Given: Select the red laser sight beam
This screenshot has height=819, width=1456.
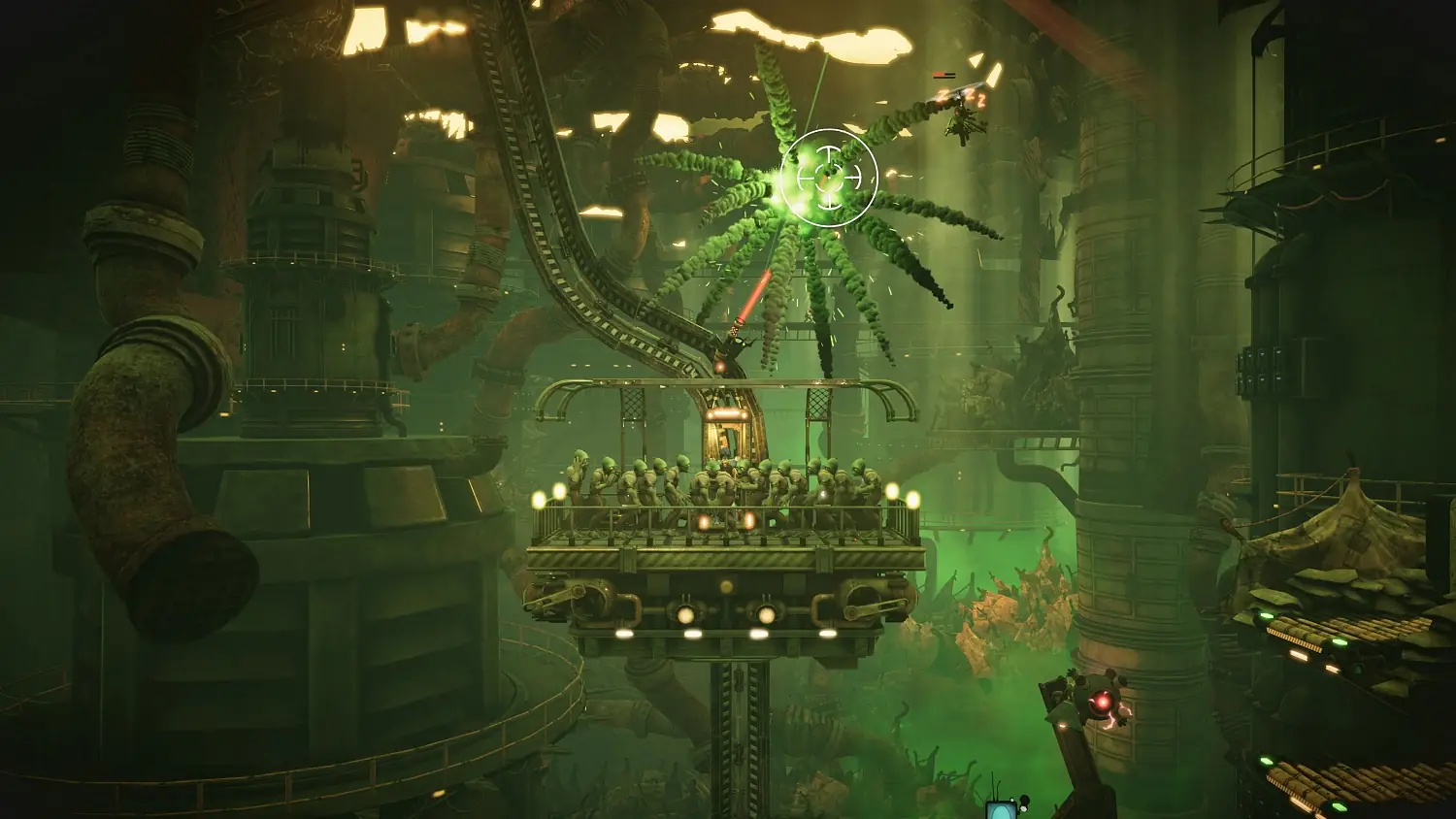Looking at the screenshot, I should point(752,296).
